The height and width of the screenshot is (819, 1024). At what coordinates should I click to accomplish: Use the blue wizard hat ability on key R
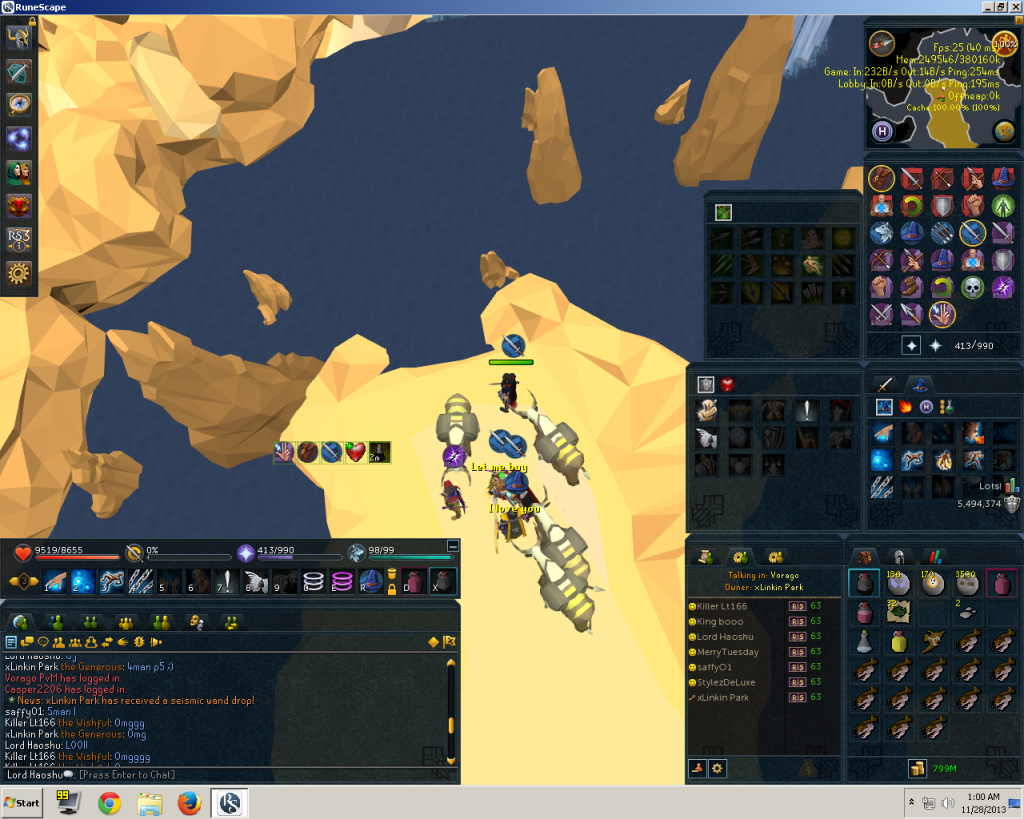tap(370, 581)
